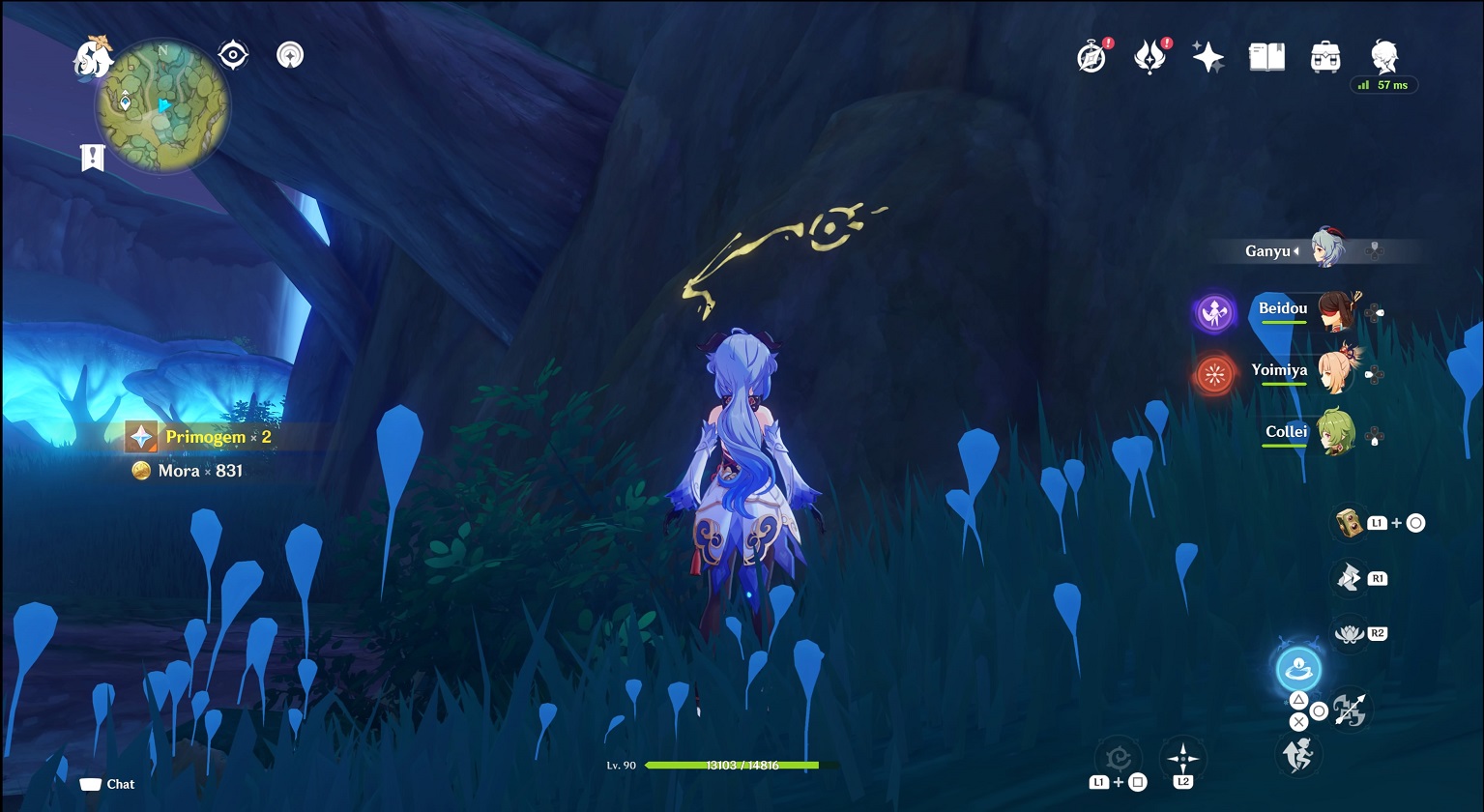Open the Inventory backpack icon

[x=1325, y=55]
